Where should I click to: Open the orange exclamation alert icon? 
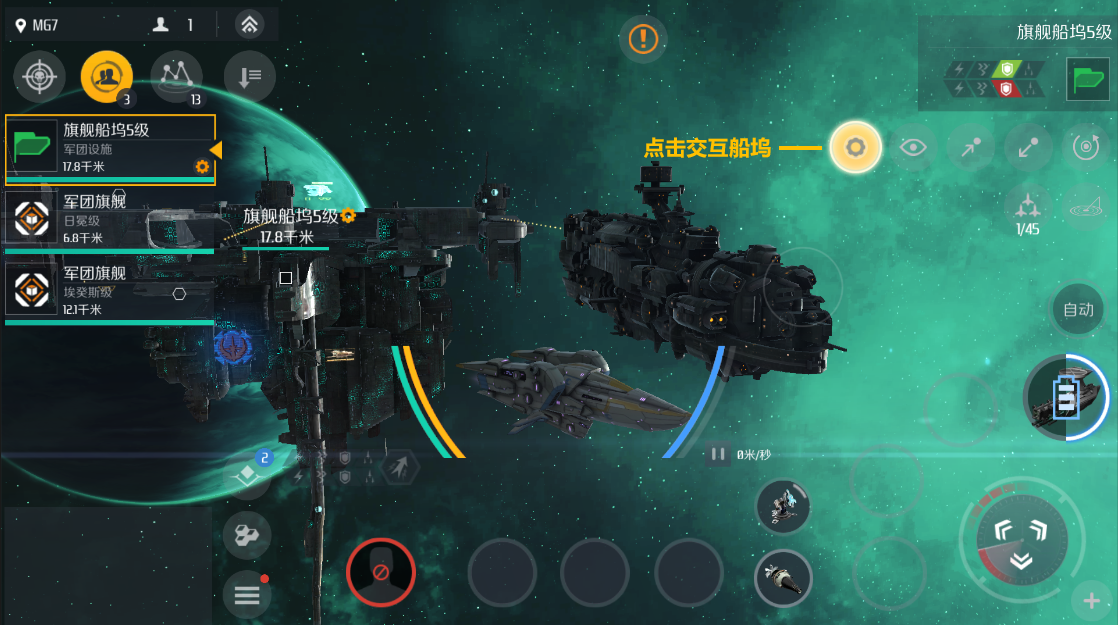coord(643,40)
